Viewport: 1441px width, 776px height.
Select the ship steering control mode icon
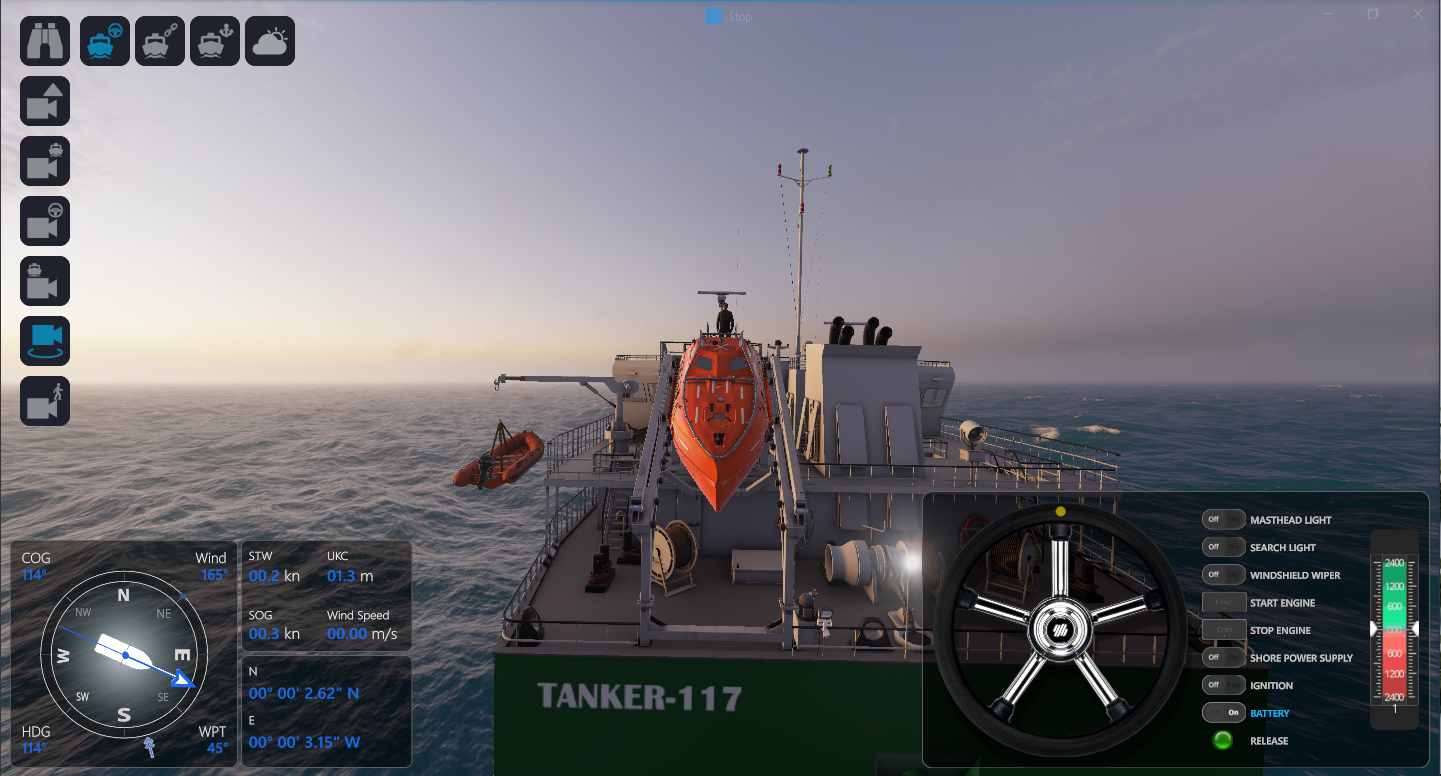click(x=105, y=41)
